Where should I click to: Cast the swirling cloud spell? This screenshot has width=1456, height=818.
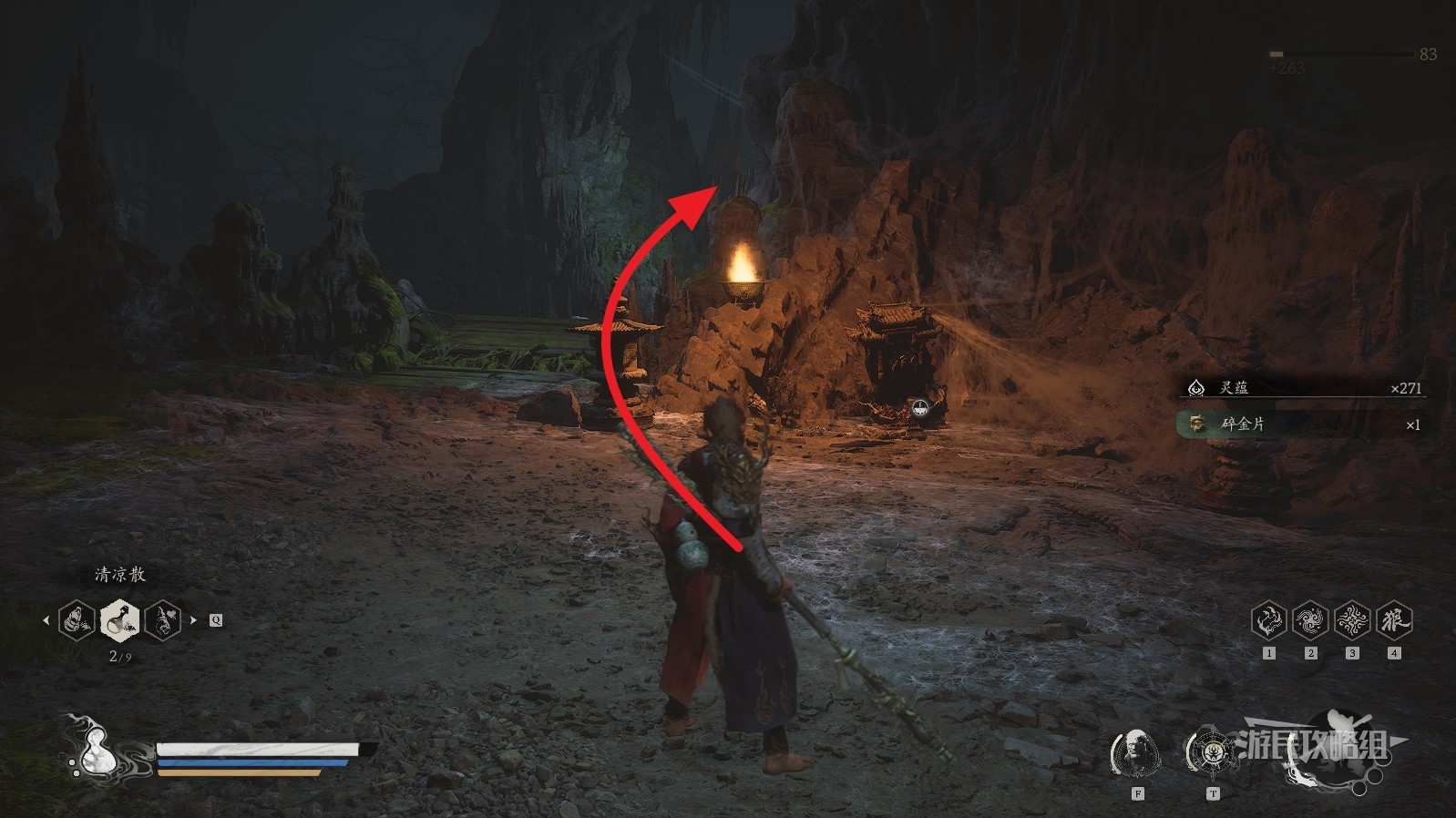tap(1310, 620)
